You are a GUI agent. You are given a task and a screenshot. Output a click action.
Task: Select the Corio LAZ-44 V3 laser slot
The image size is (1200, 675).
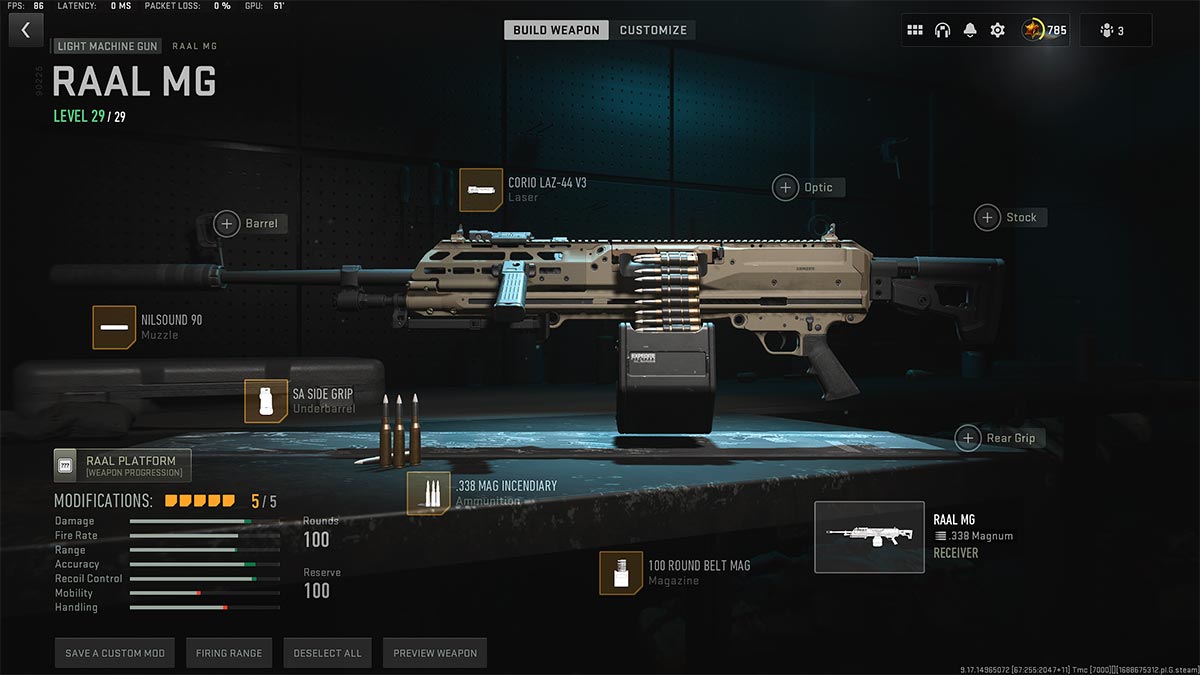481,190
